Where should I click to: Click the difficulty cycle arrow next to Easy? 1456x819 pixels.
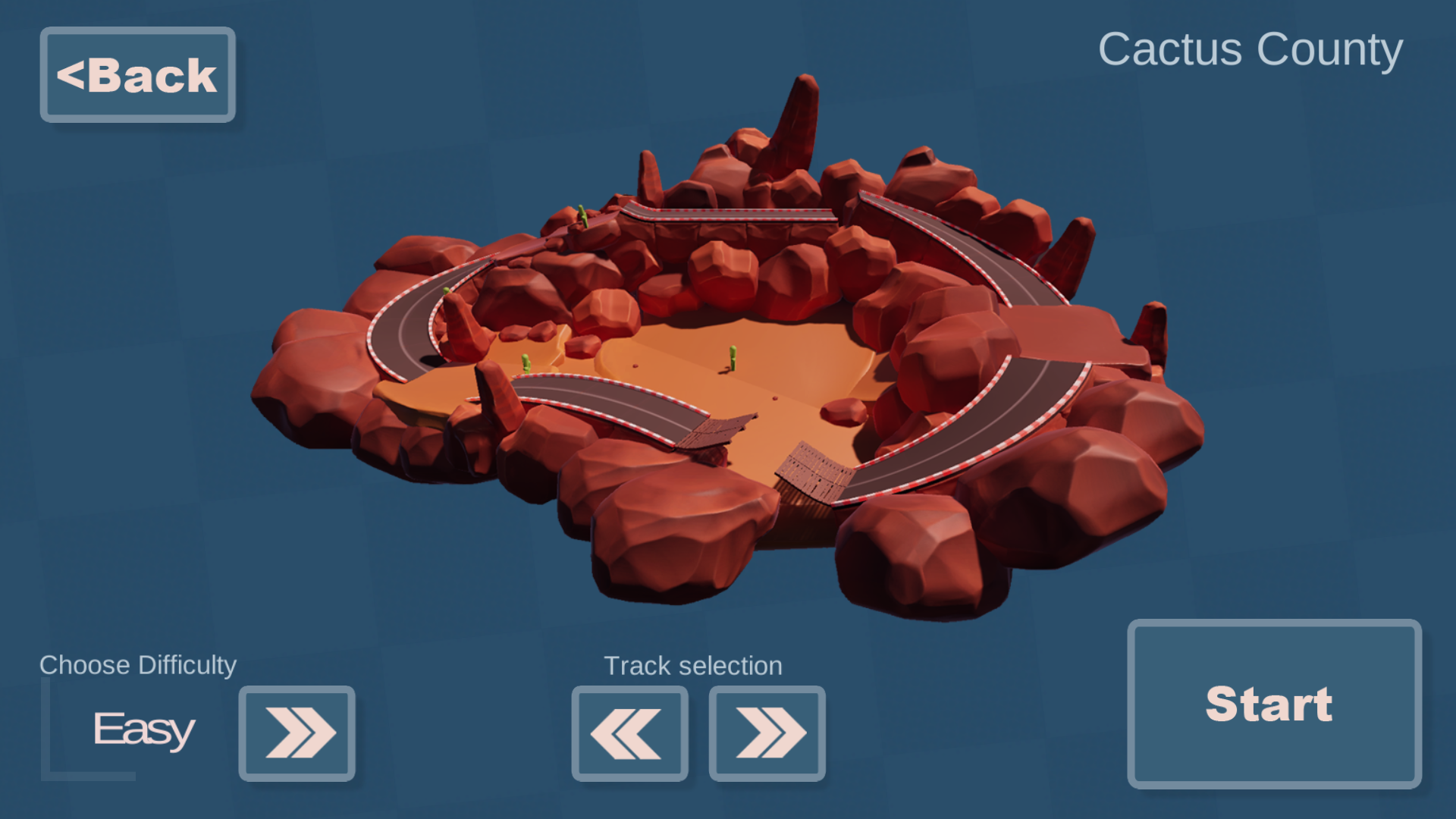point(297,734)
